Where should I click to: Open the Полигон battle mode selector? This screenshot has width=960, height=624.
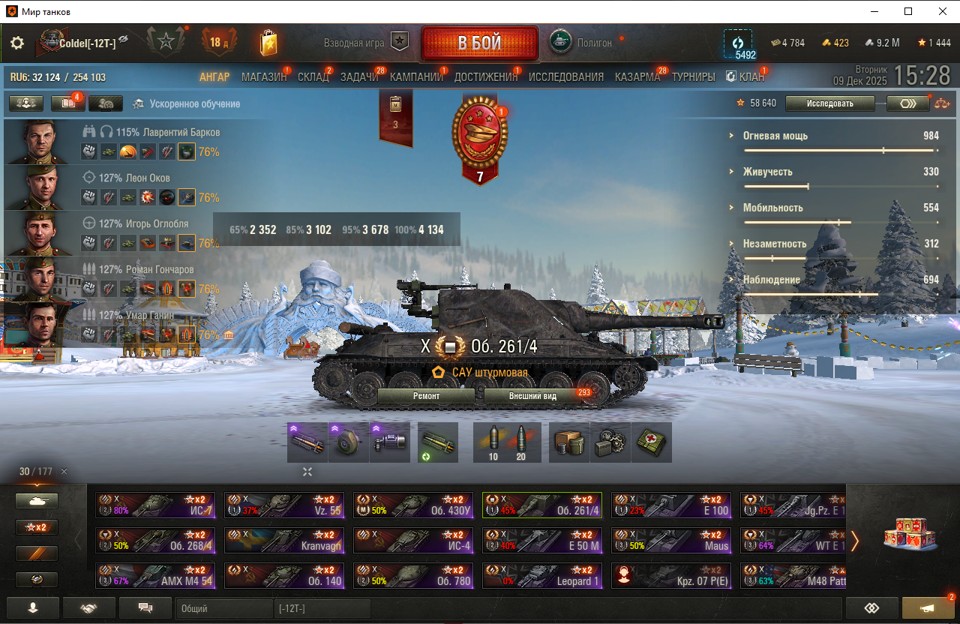point(582,43)
